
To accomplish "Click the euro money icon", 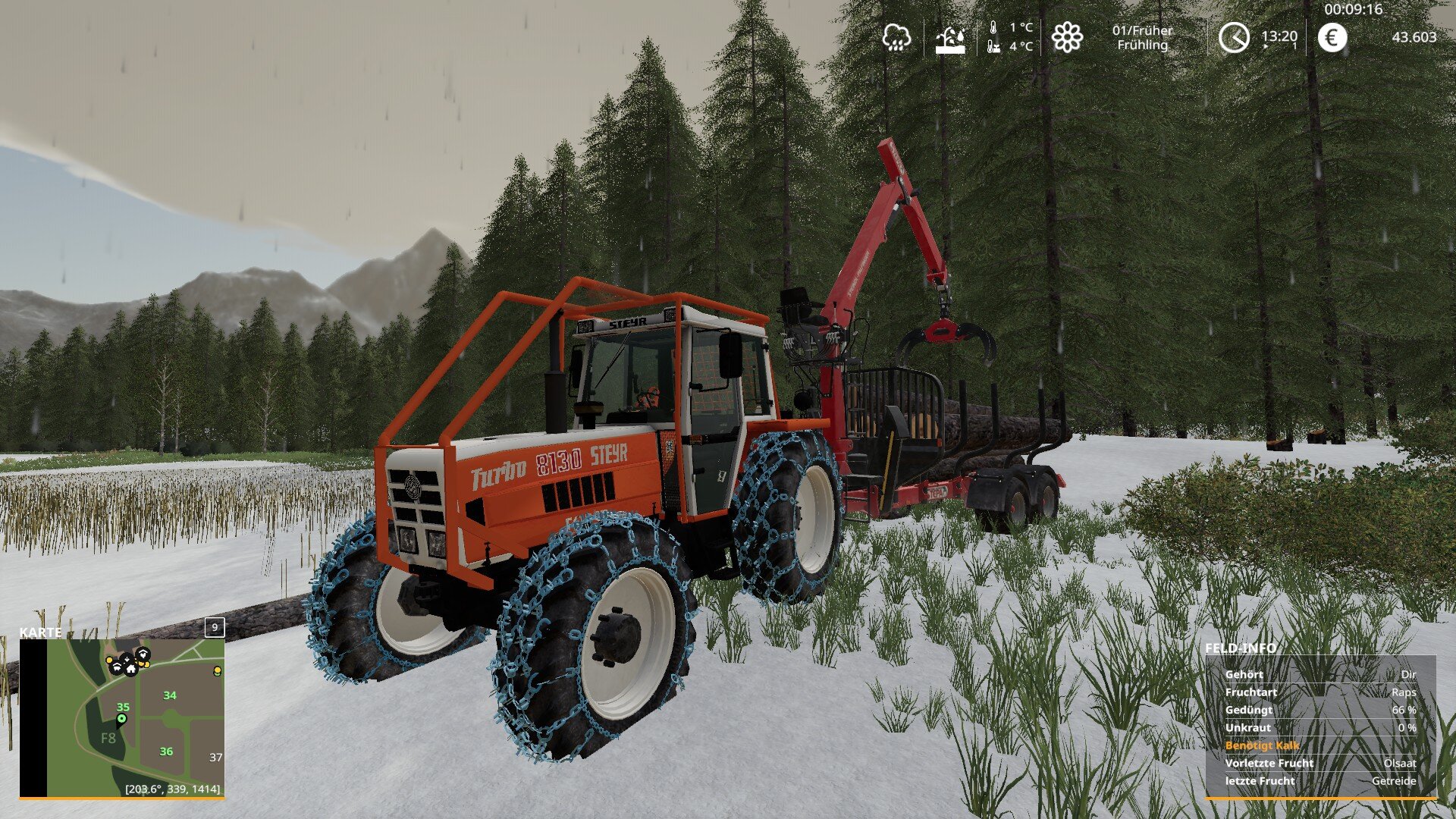I will coord(1332,37).
